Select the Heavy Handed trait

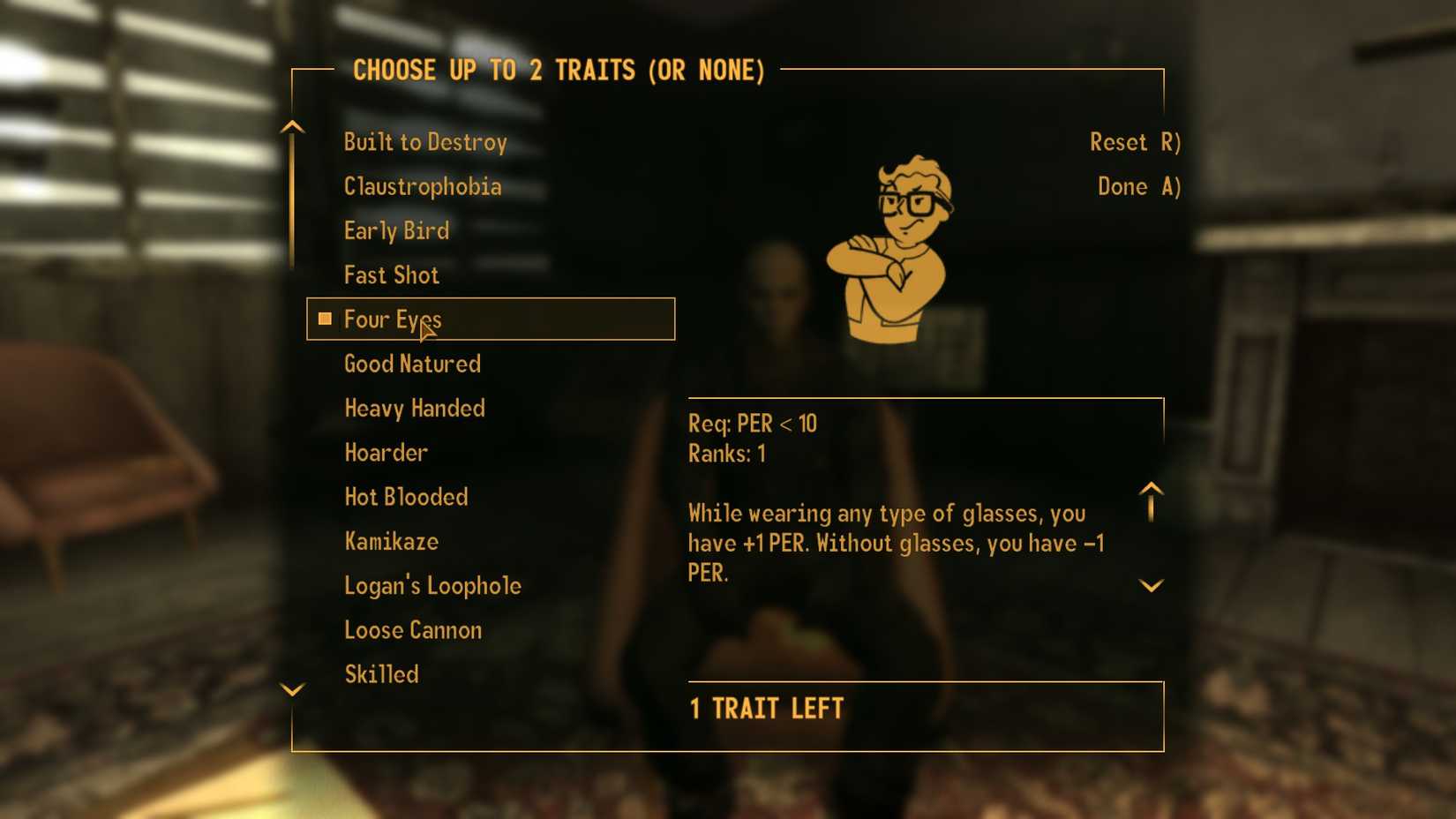tap(414, 408)
